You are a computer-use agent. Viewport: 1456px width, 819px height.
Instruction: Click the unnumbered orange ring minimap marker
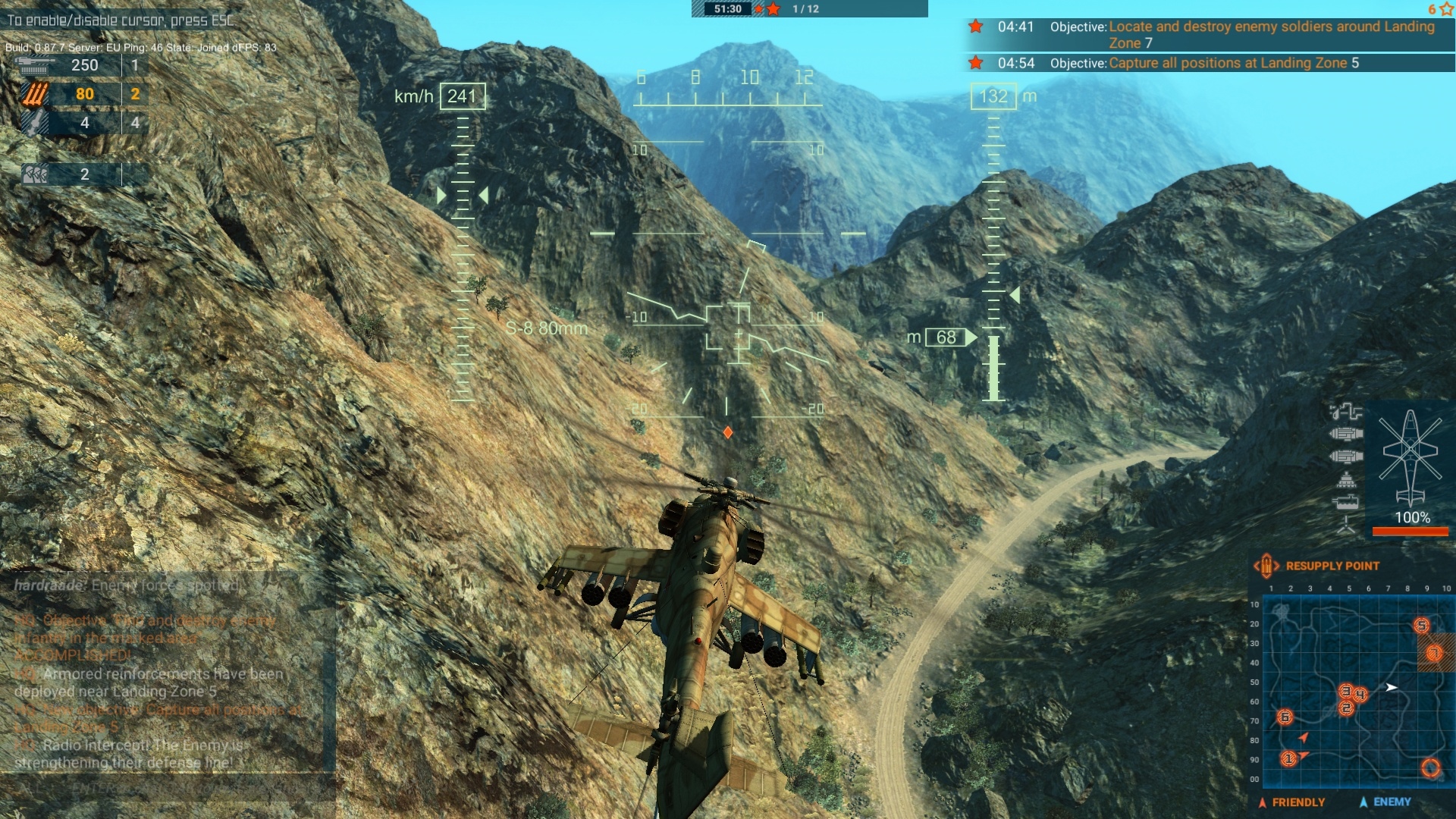coord(1430,768)
